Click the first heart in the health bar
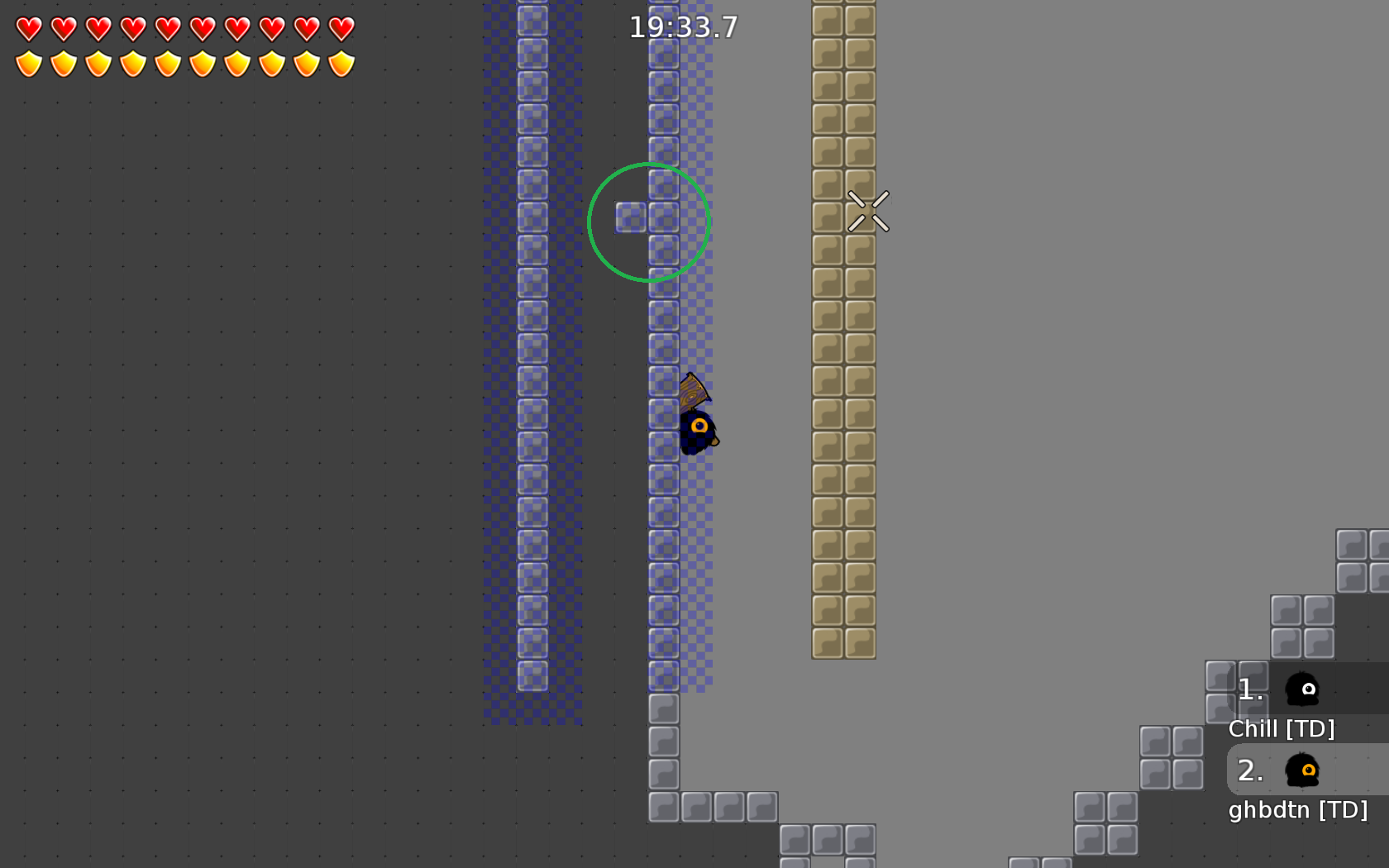The image size is (1389, 868). click(27, 27)
